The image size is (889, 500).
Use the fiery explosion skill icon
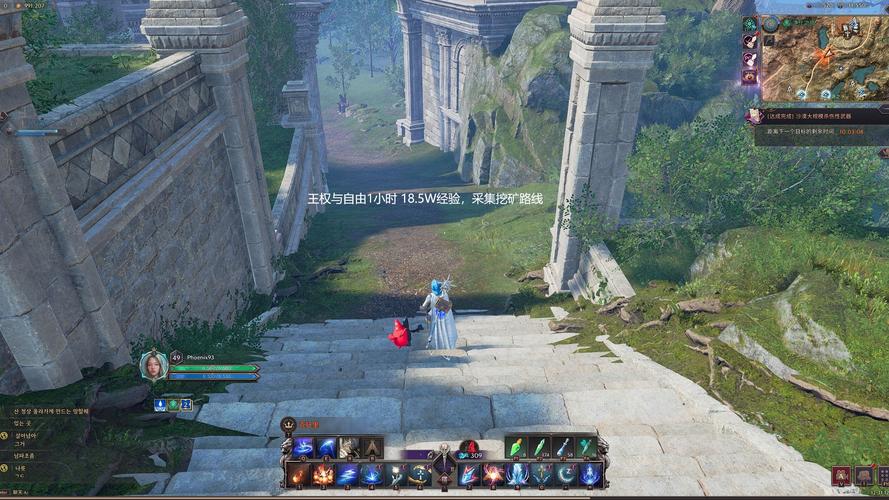point(323,474)
